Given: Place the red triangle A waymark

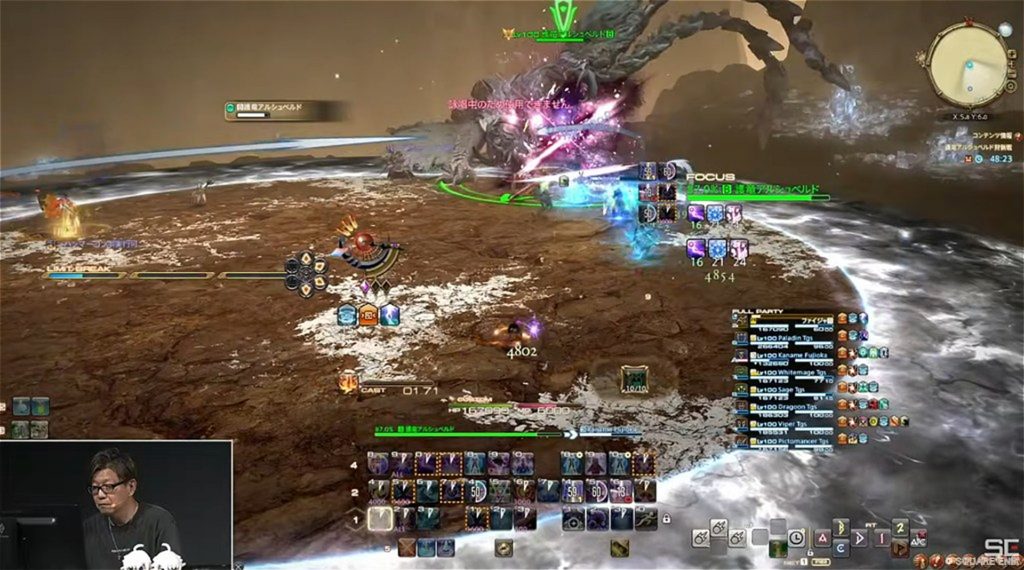Looking at the screenshot, I should tap(825, 536).
